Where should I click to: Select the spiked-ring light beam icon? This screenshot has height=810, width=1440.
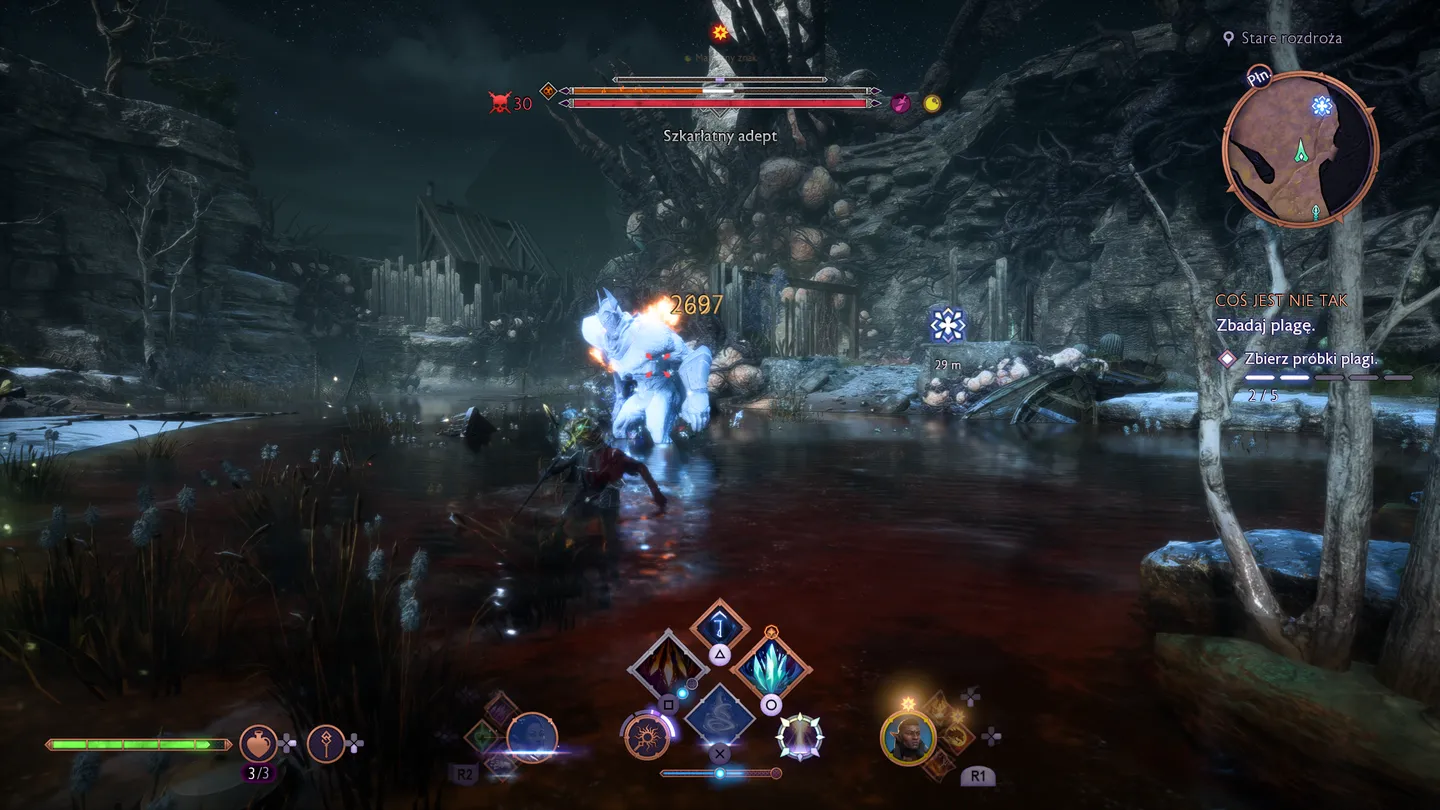coord(800,738)
